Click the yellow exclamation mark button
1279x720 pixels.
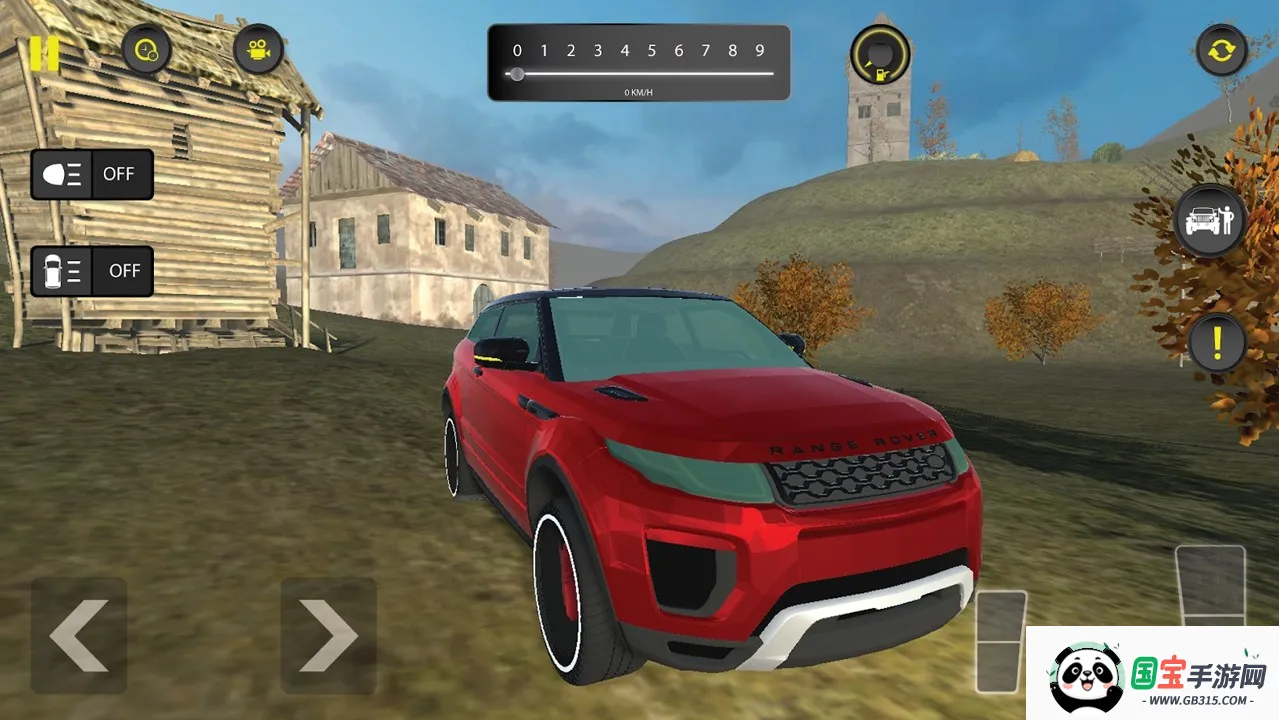tap(1217, 344)
